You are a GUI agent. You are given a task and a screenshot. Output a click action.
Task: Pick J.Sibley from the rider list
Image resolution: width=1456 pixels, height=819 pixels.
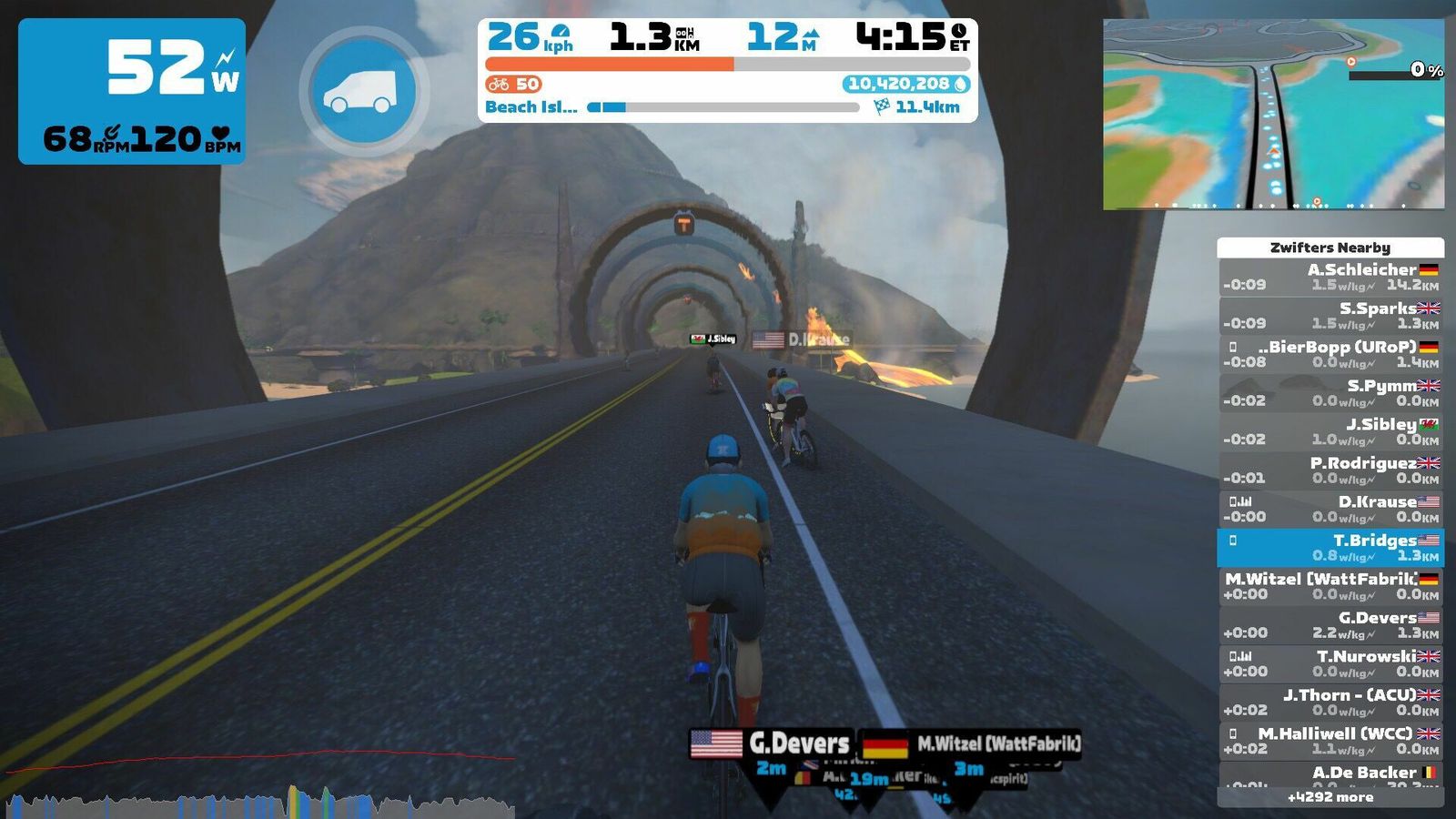(x=1330, y=431)
